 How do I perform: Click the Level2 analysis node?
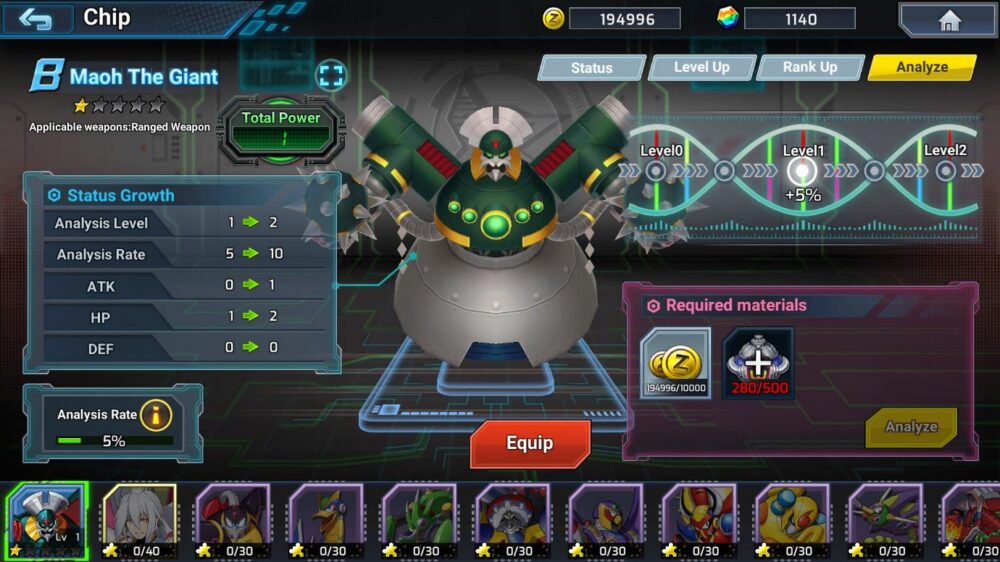tap(944, 171)
